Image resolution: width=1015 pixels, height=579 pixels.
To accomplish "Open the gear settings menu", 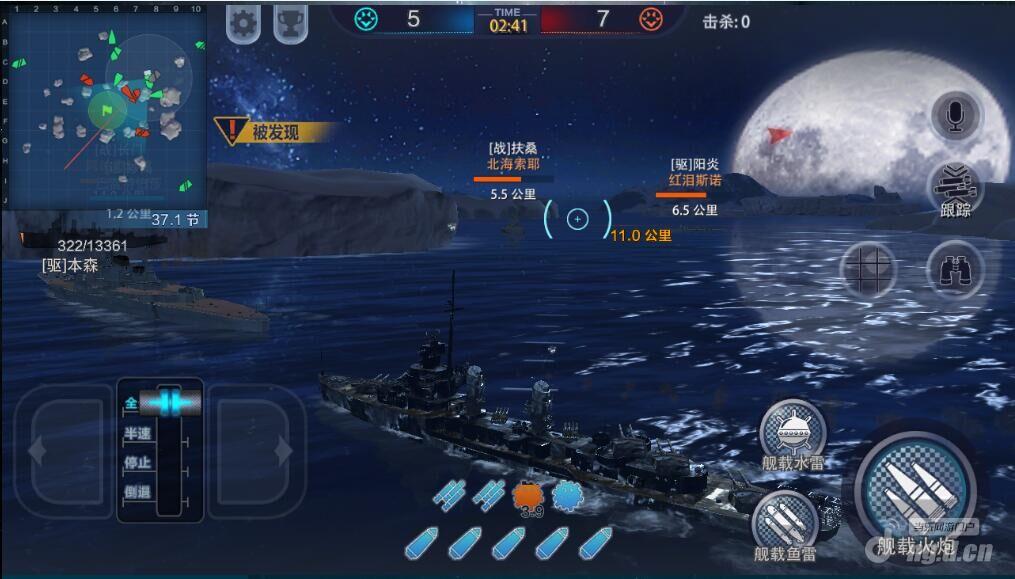I will tap(243, 22).
